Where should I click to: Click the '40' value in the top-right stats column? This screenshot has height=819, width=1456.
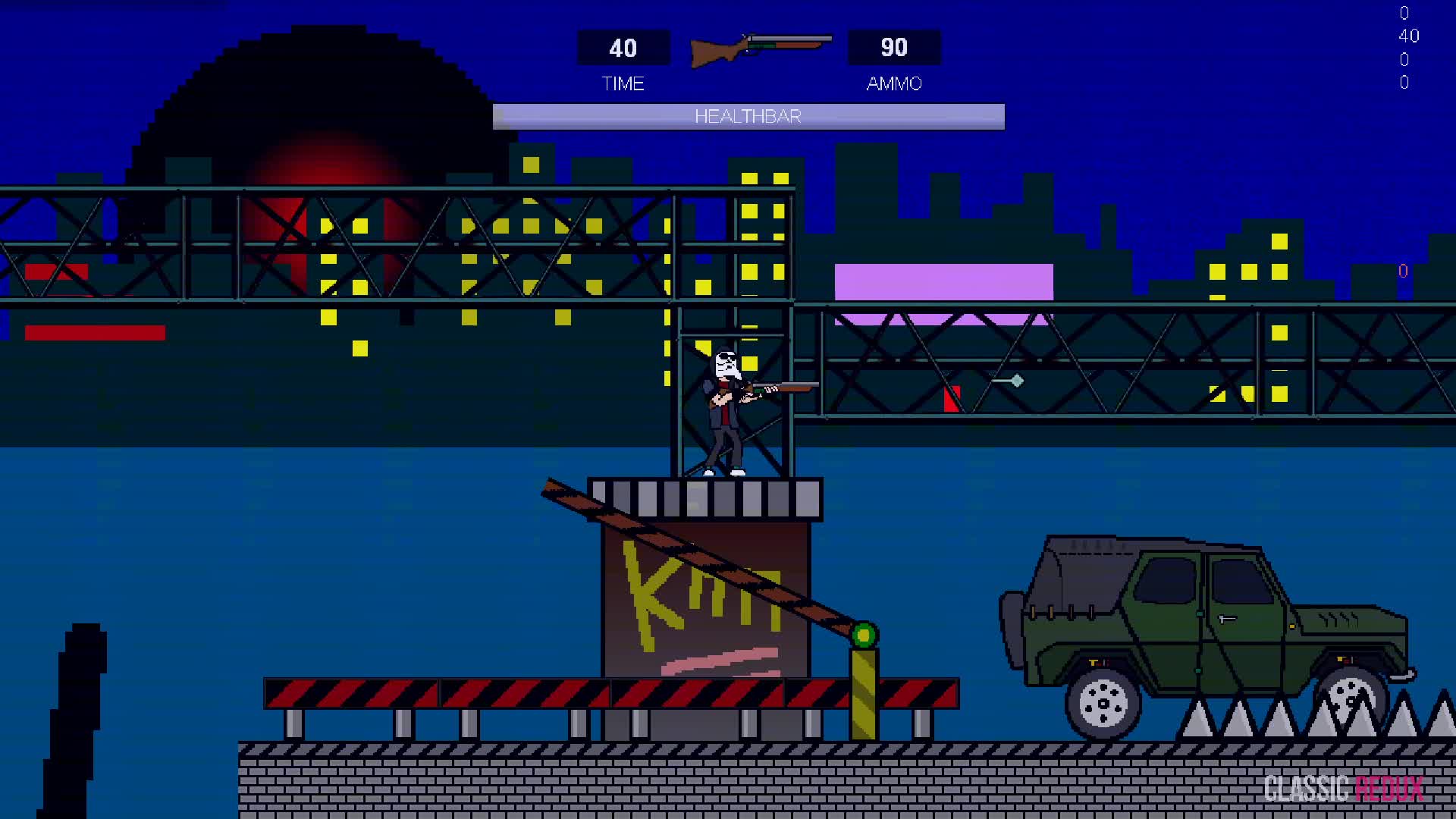[x=1407, y=36]
